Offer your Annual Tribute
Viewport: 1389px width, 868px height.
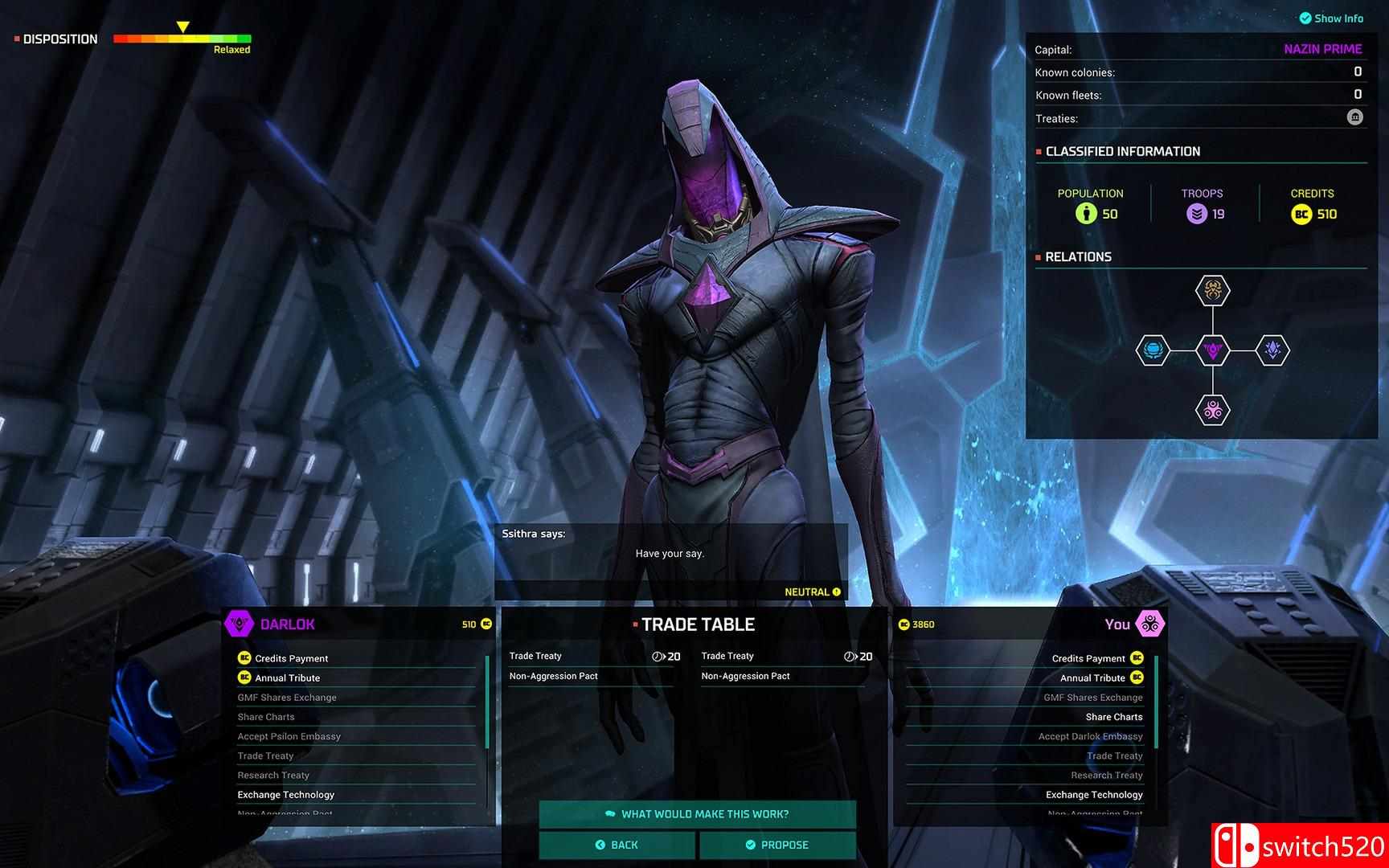click(1092, 678)
